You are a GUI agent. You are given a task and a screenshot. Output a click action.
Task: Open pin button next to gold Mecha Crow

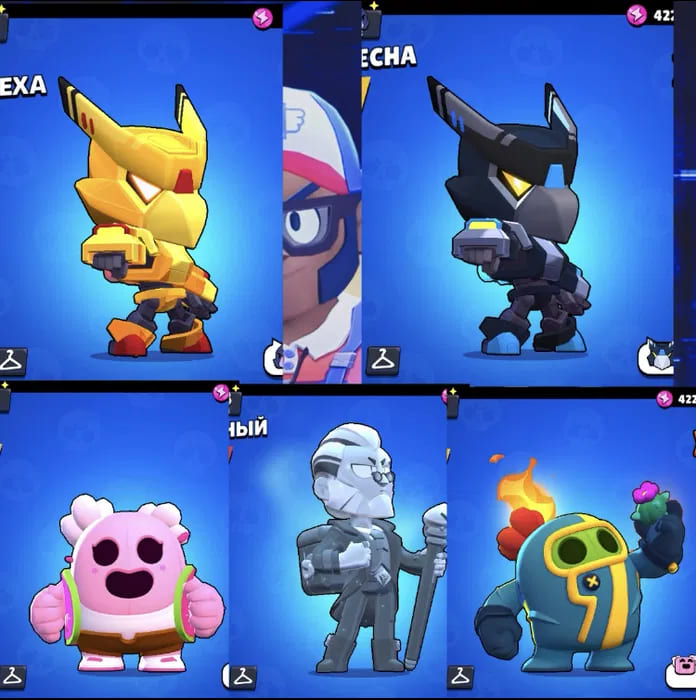click(x=274, y=358)
